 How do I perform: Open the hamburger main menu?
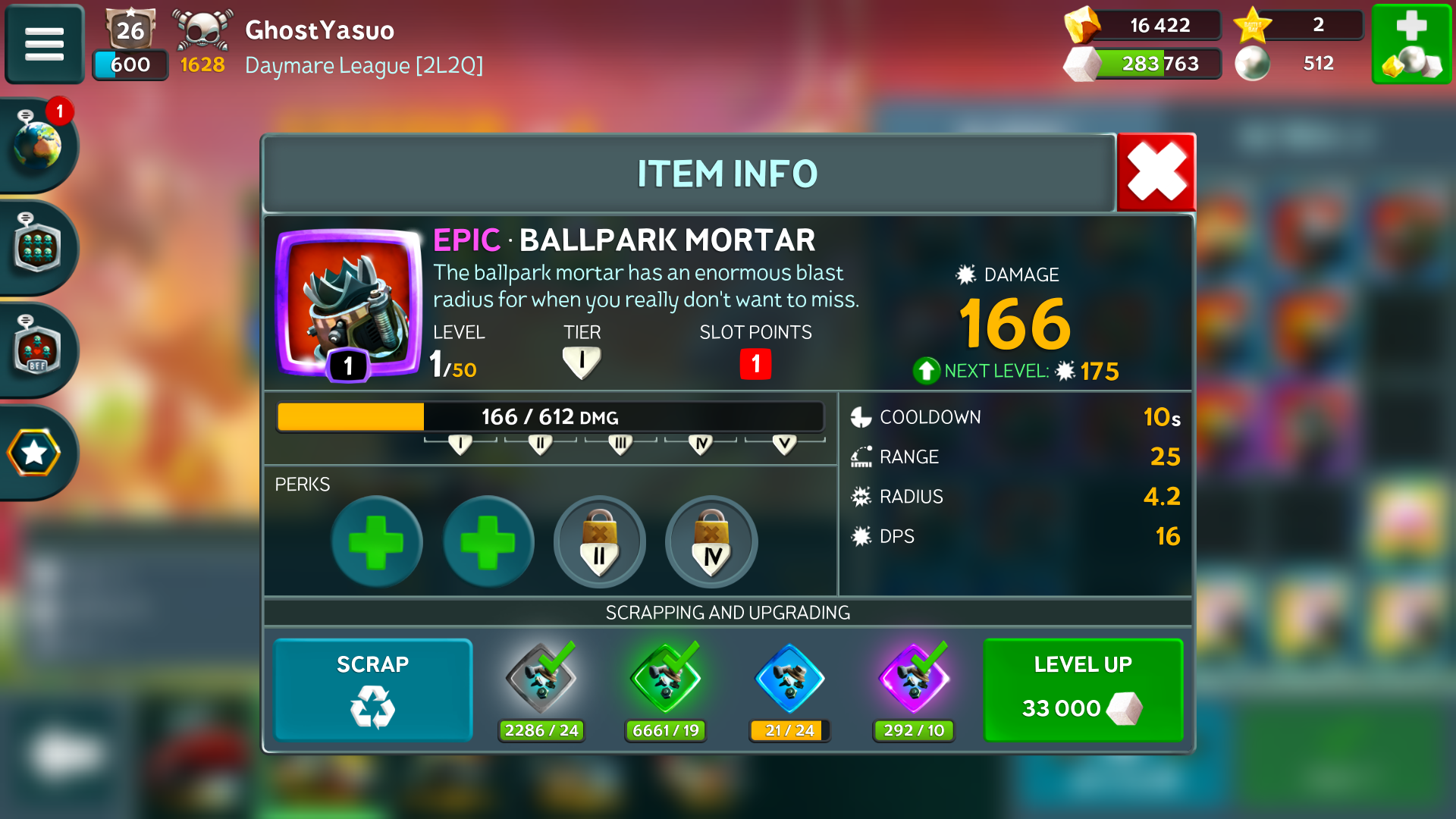click(44, 43)
